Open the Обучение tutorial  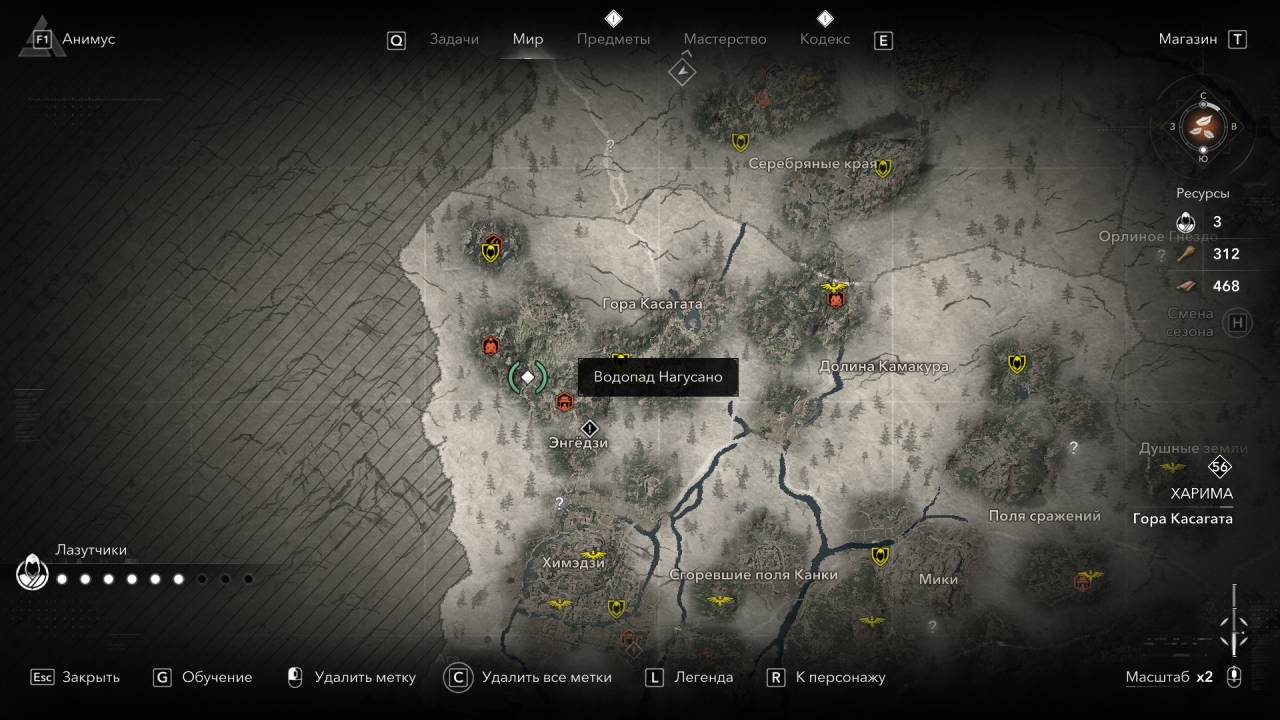coord(204,677)
